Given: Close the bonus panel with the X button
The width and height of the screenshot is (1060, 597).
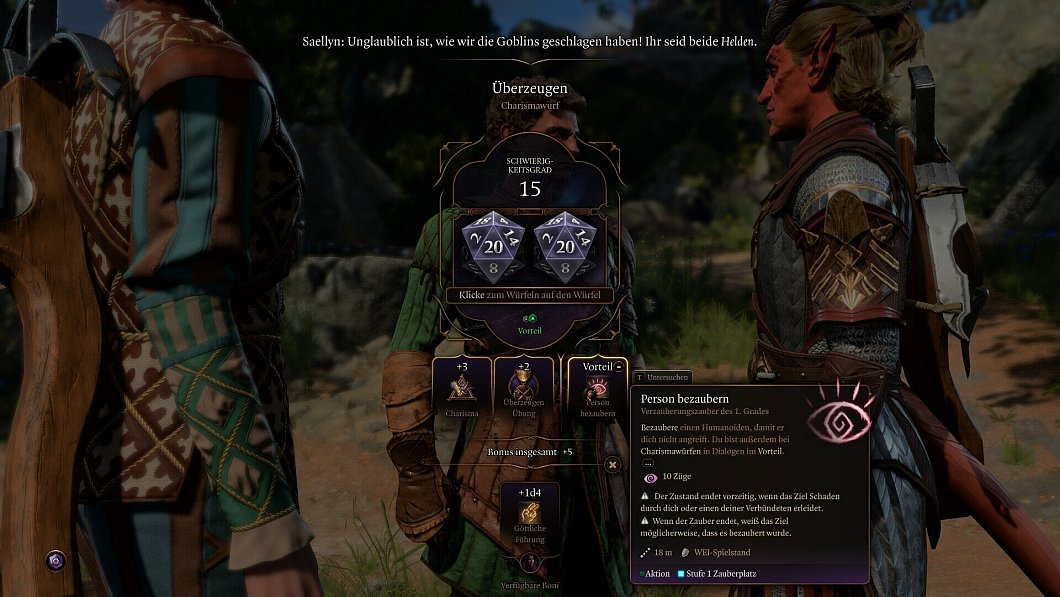Looking at the screenshot, I should [x=612, y=464].
